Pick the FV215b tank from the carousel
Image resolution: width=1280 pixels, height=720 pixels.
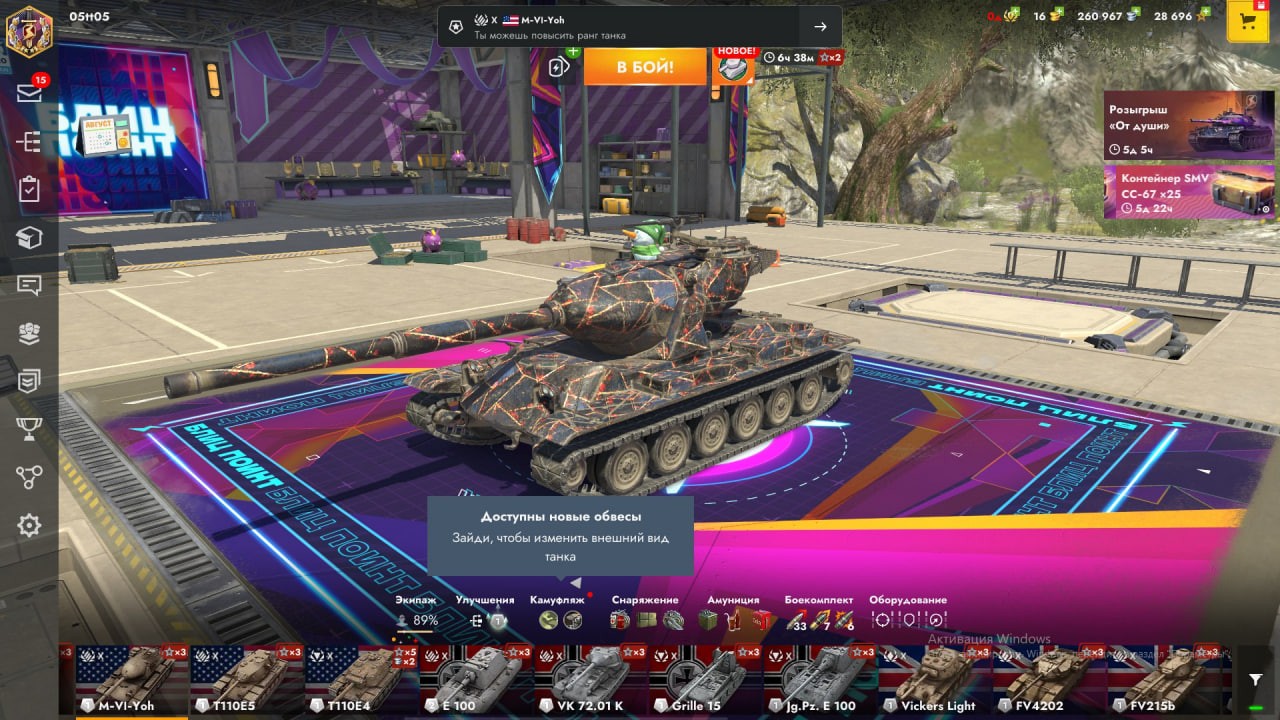coord(1165,680)
